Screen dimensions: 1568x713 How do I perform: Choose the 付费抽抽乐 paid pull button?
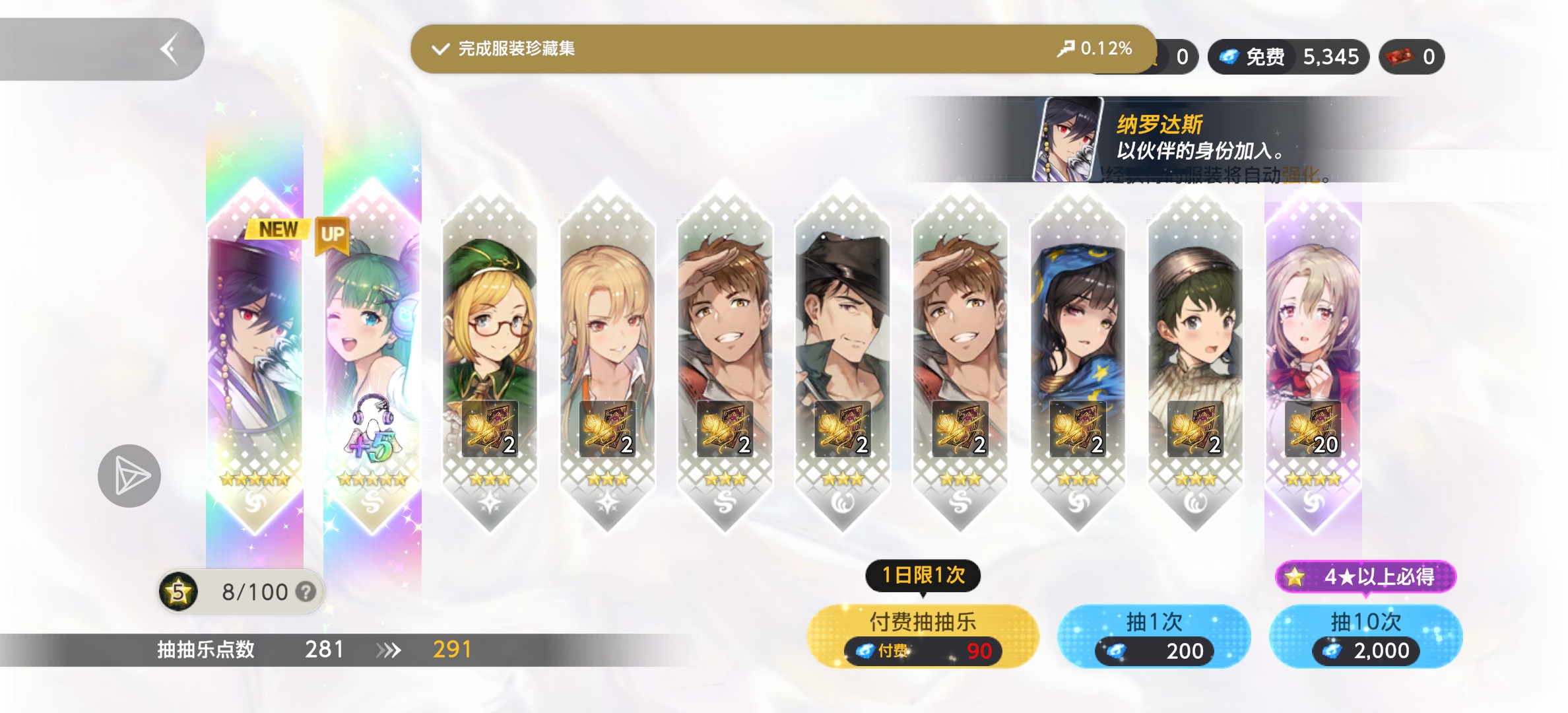coord(923,636)
